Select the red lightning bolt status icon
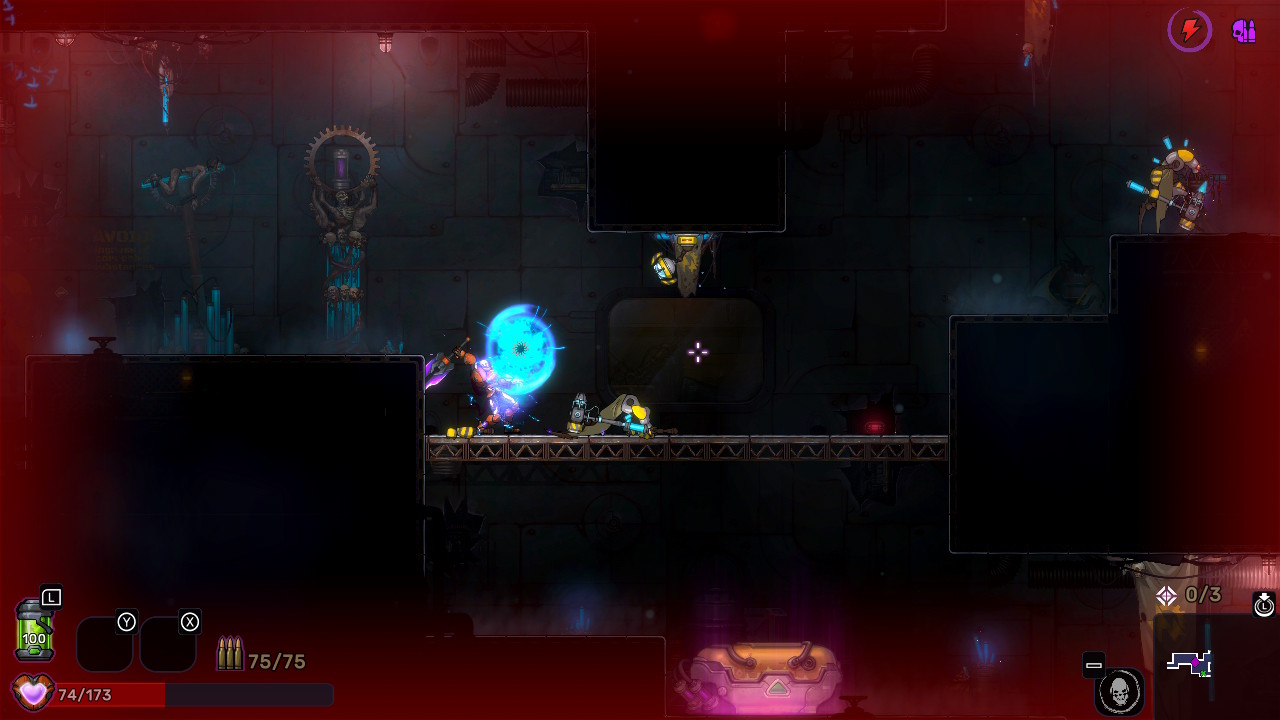Image resolution: width=1280 pixels, height=720 pixels. click(x=1190, y=31)
